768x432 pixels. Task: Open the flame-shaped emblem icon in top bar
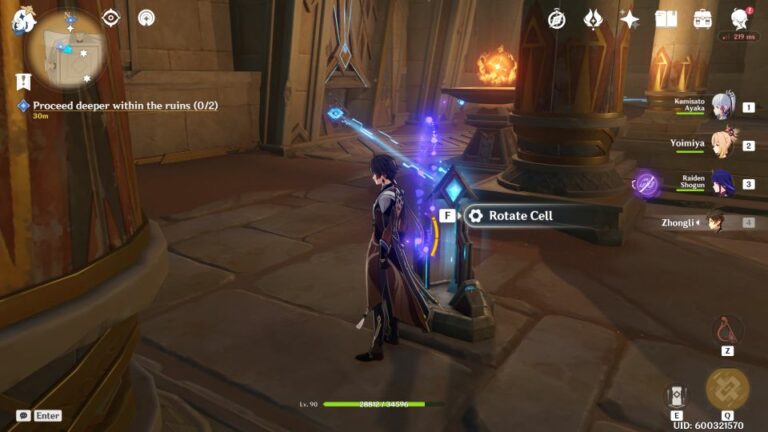[x=593, y=19]
